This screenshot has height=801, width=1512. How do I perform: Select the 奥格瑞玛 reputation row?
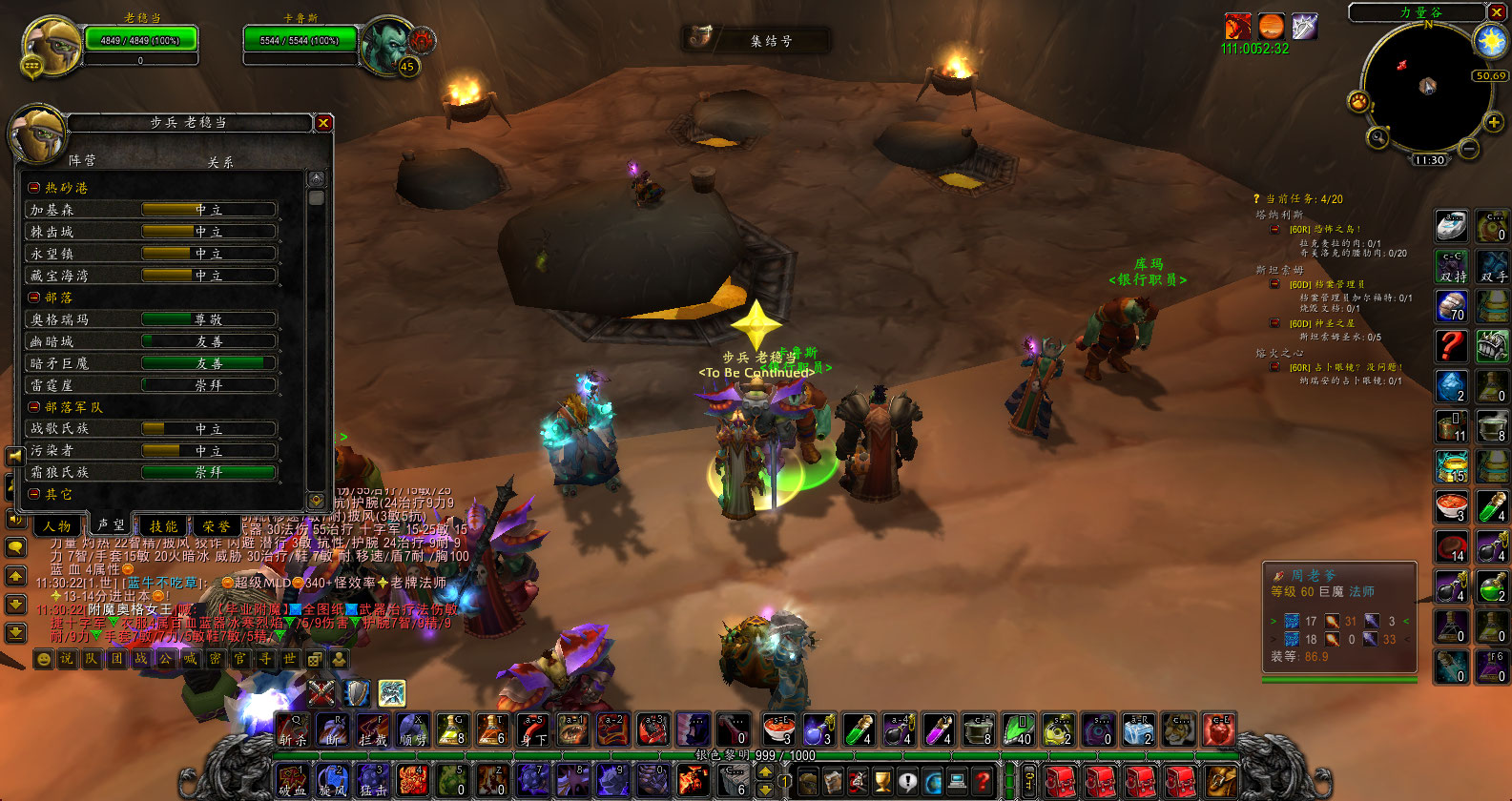pyautogui.click(x=153, y=319)
